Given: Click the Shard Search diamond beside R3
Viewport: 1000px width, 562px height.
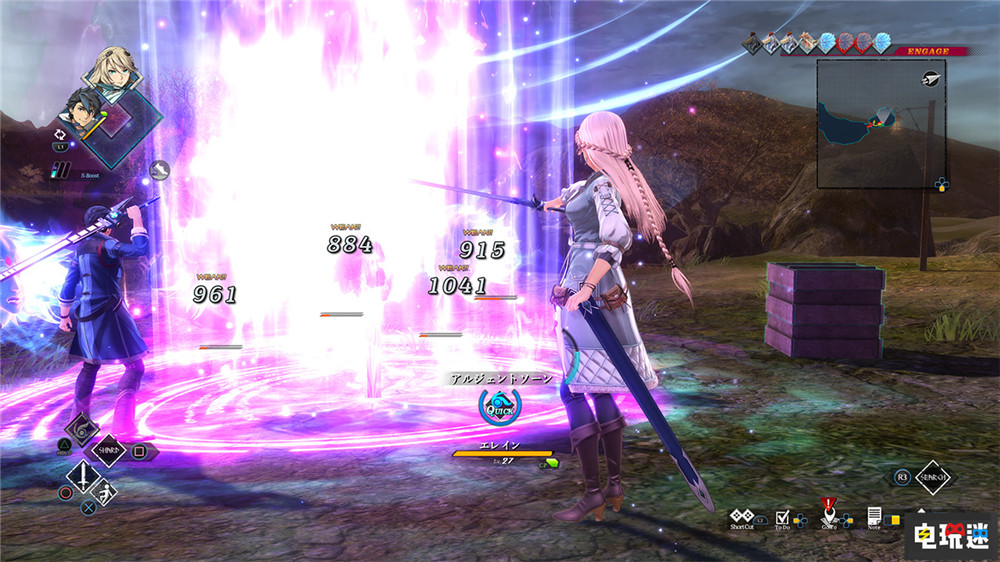Looking at the screenshot, I should [x=933, y=478].
